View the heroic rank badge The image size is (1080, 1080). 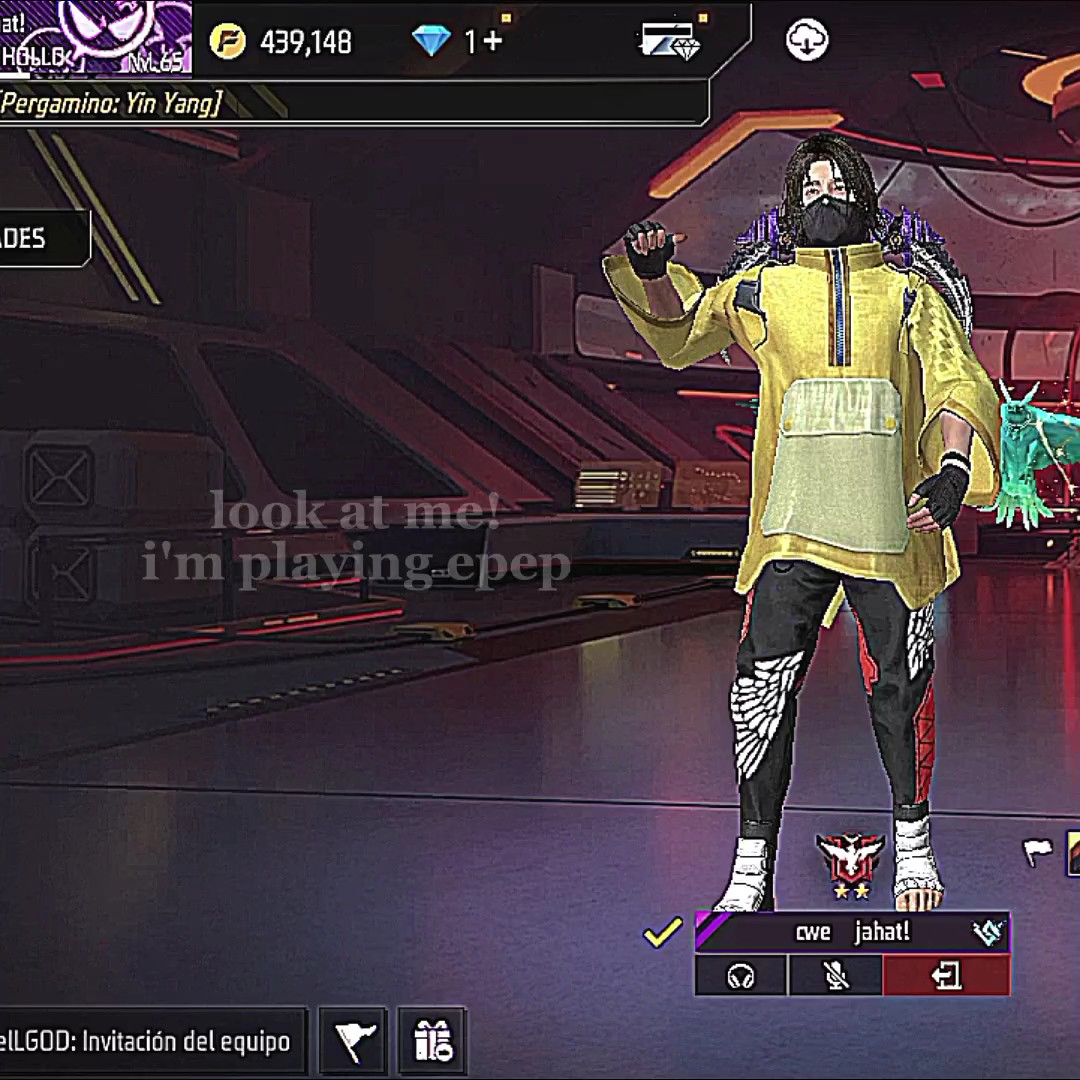coord(849,861)
